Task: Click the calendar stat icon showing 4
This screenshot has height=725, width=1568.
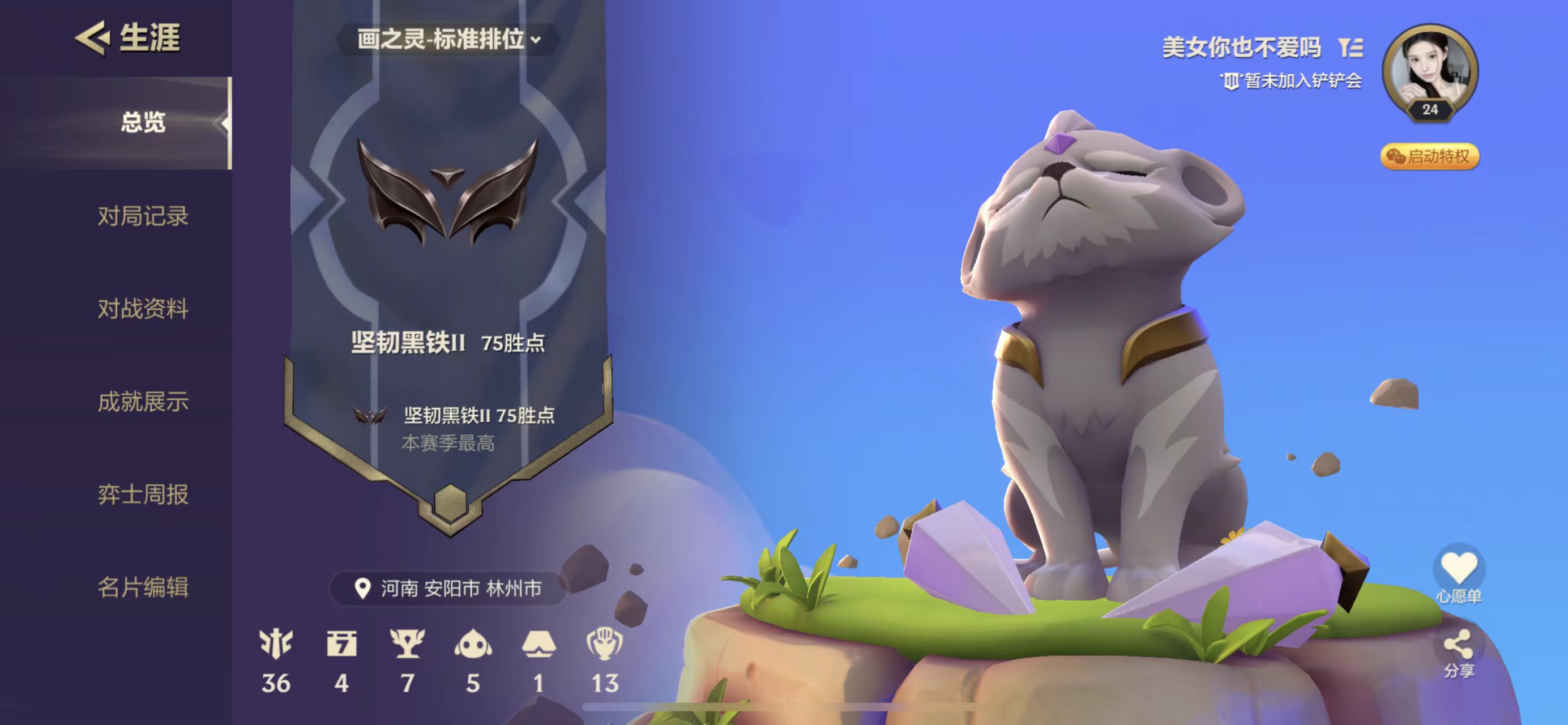Action: coord(341,644)
